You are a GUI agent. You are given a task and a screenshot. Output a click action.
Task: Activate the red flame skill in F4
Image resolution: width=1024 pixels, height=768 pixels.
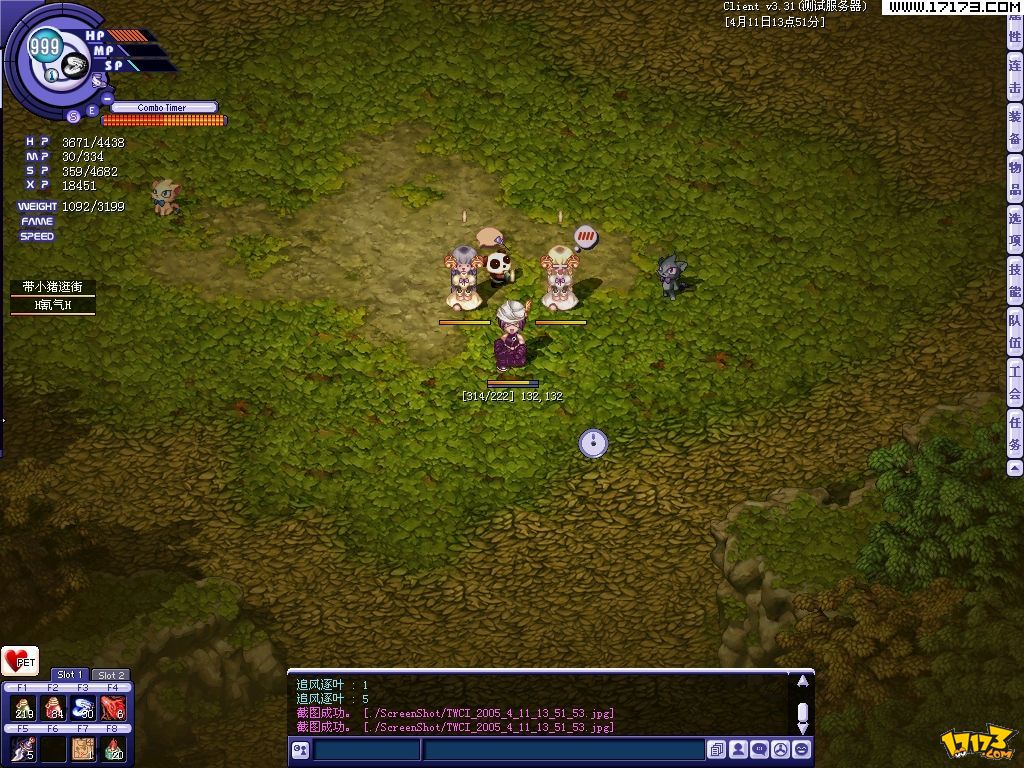(114, 708)
